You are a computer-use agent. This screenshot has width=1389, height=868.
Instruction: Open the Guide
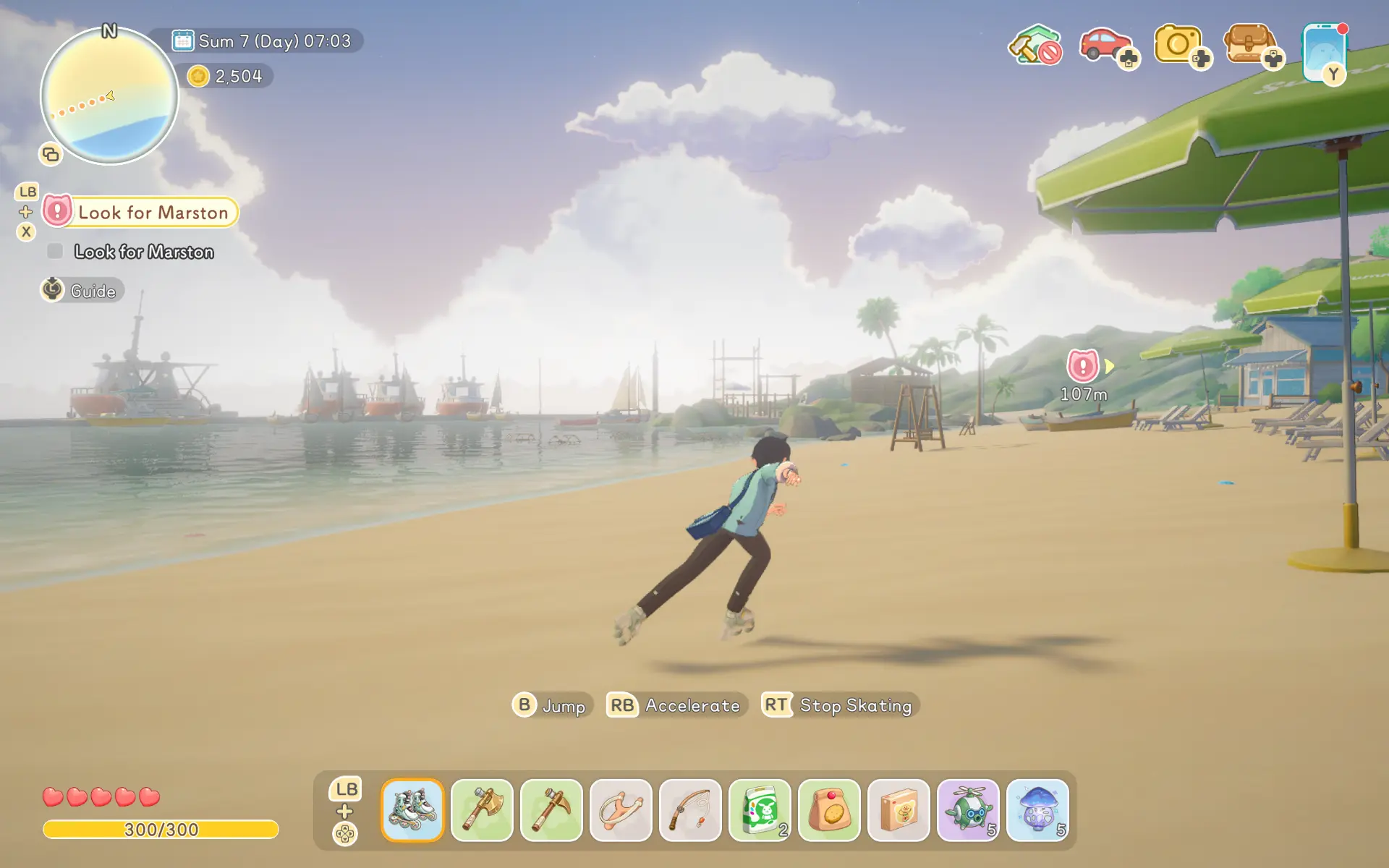[81, 290]
